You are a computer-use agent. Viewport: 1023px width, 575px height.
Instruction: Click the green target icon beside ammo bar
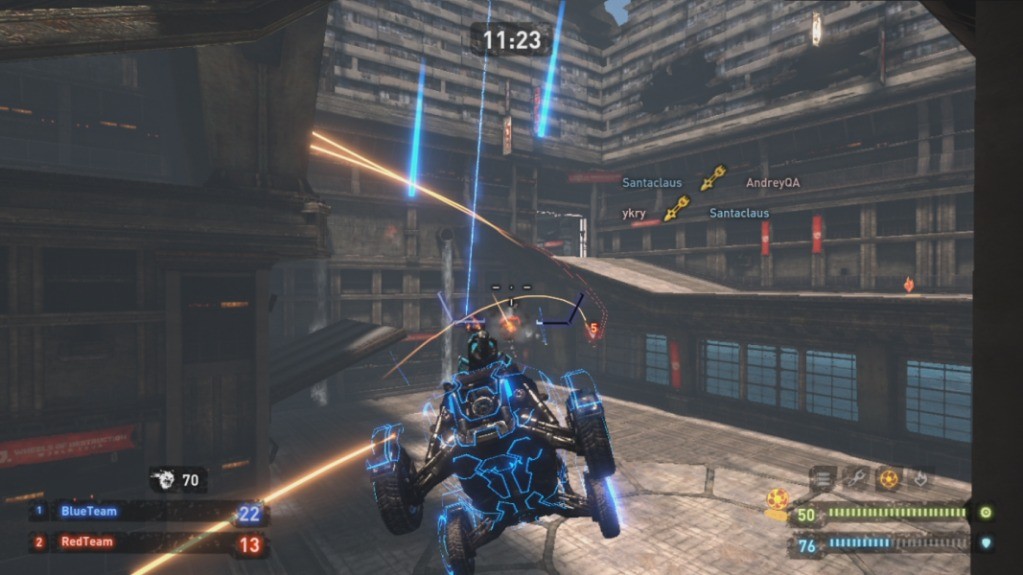tap(985, 513)
